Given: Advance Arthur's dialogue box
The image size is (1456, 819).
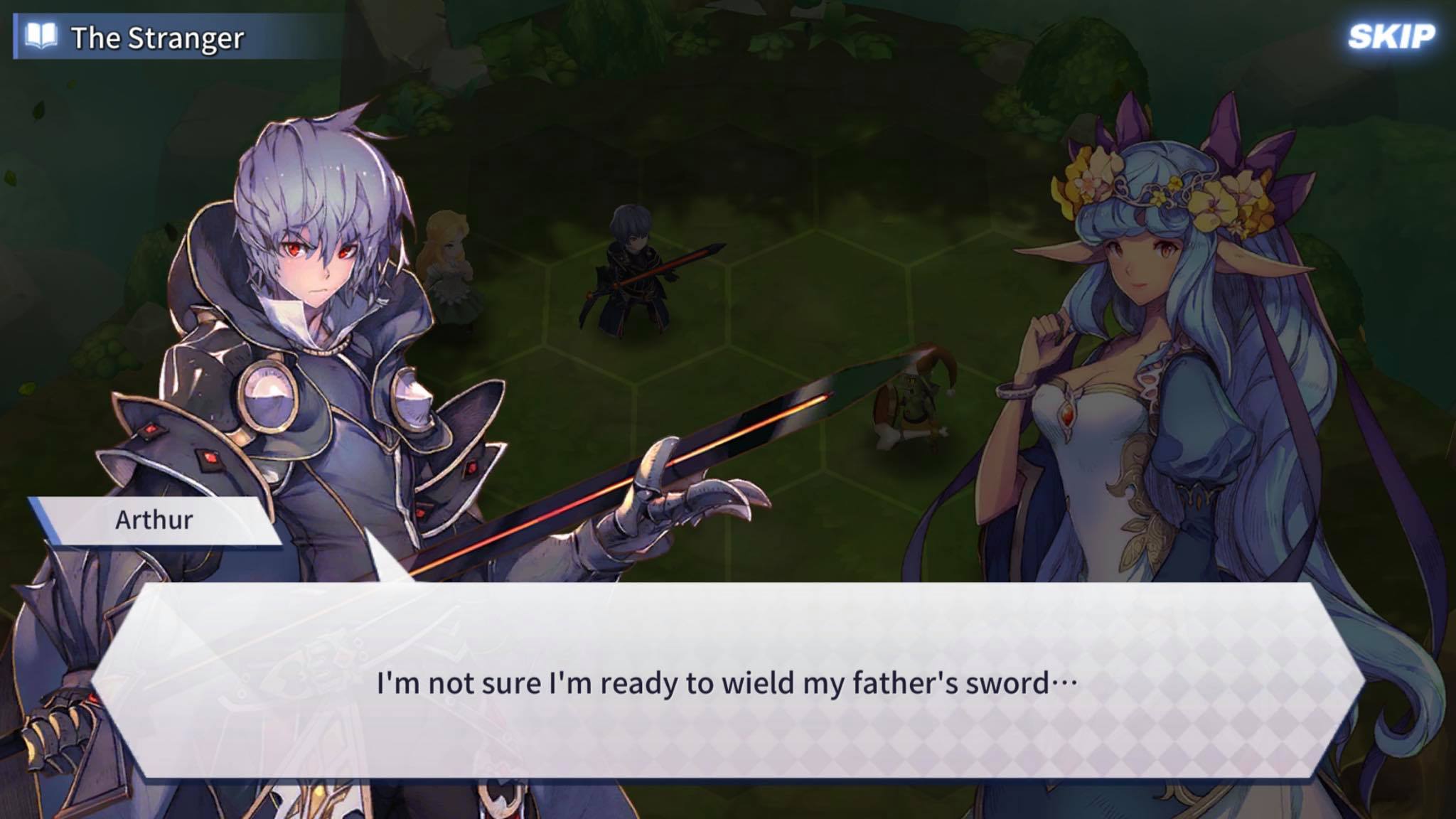Looking at the screenshot, I should [x=727, y=681].
